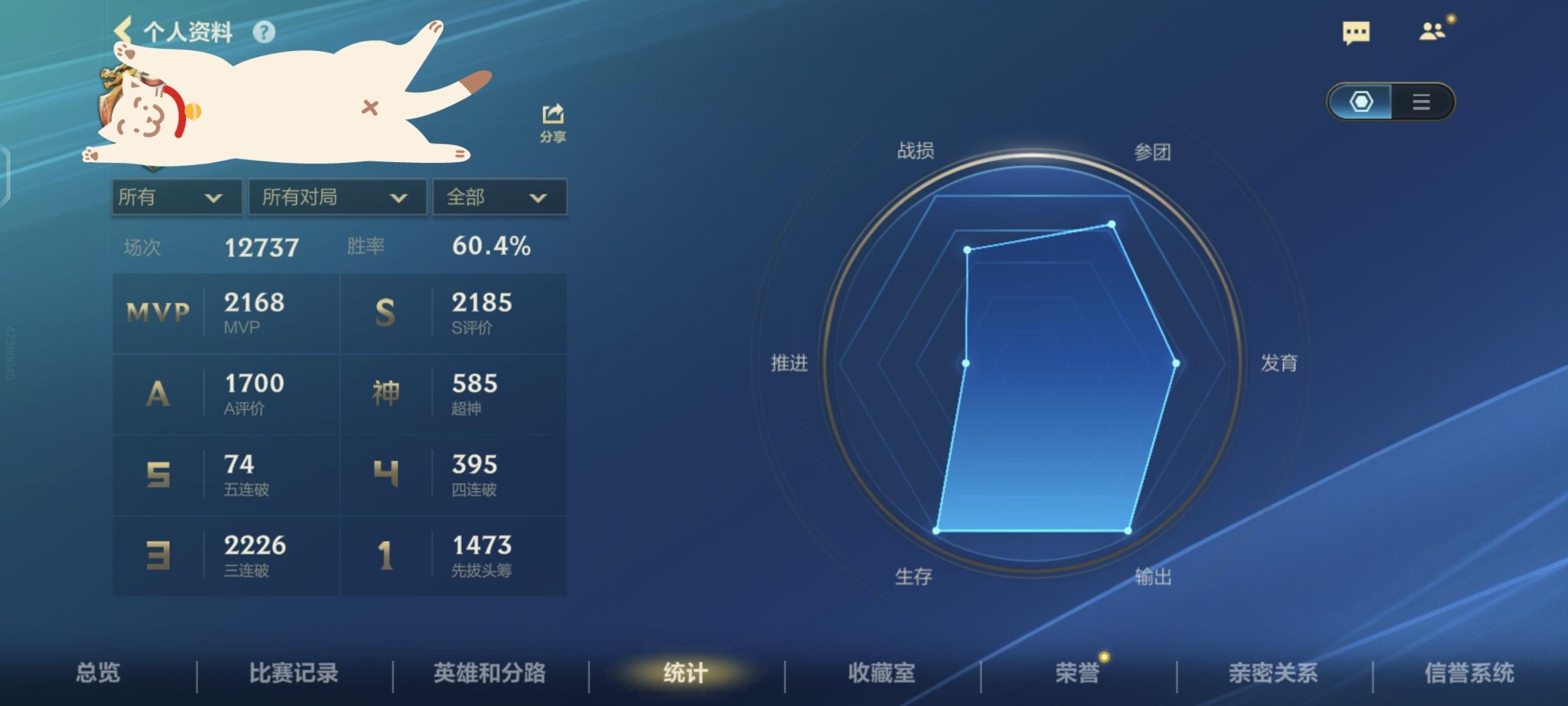
Task: Tap 分享 to share the profile
Action: pos(552,121)
